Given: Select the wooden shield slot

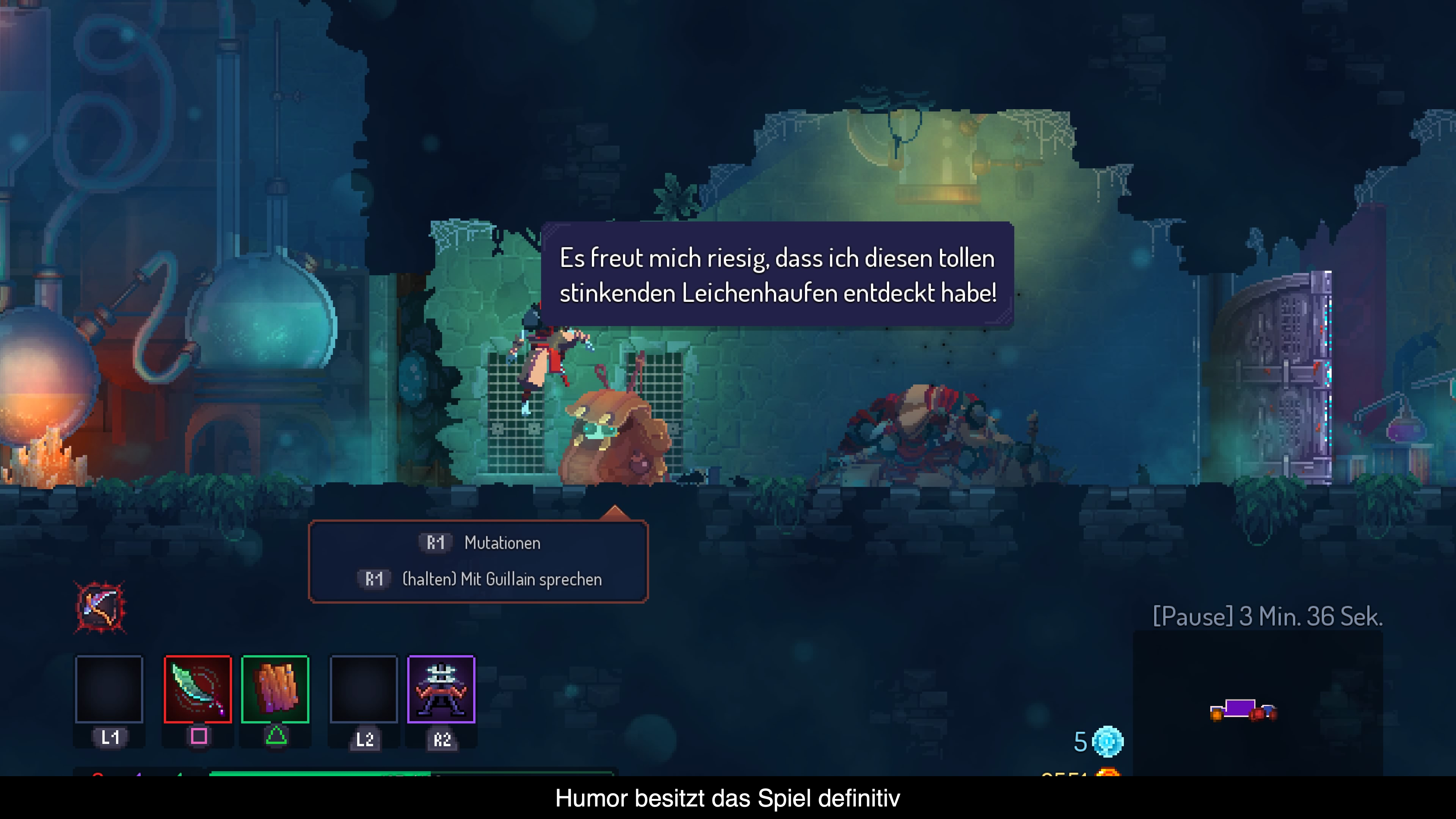Looking at the screenshot, I should pos(275,689).
